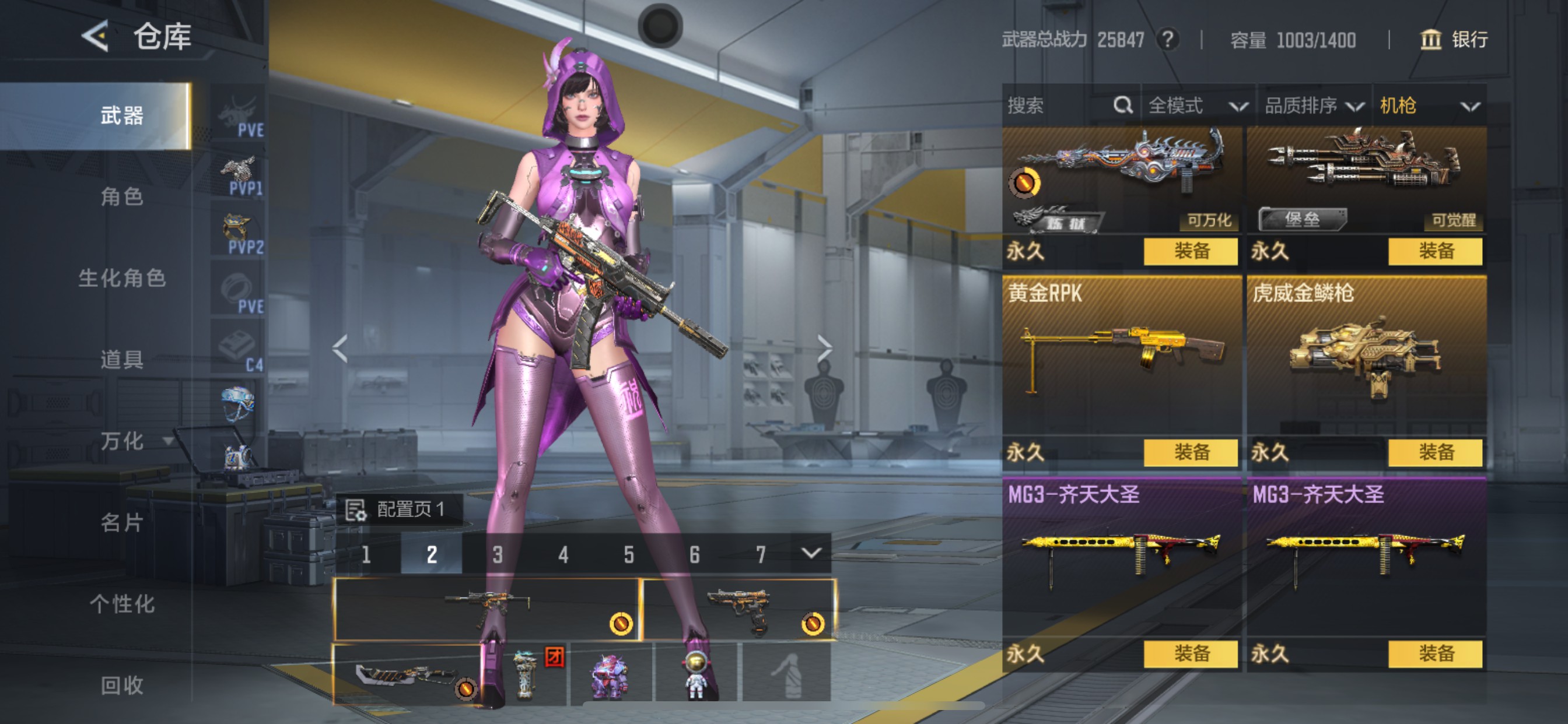Open the 回收 recycle section
This screenshot has height=724, width=1568.
coord(122,685)
